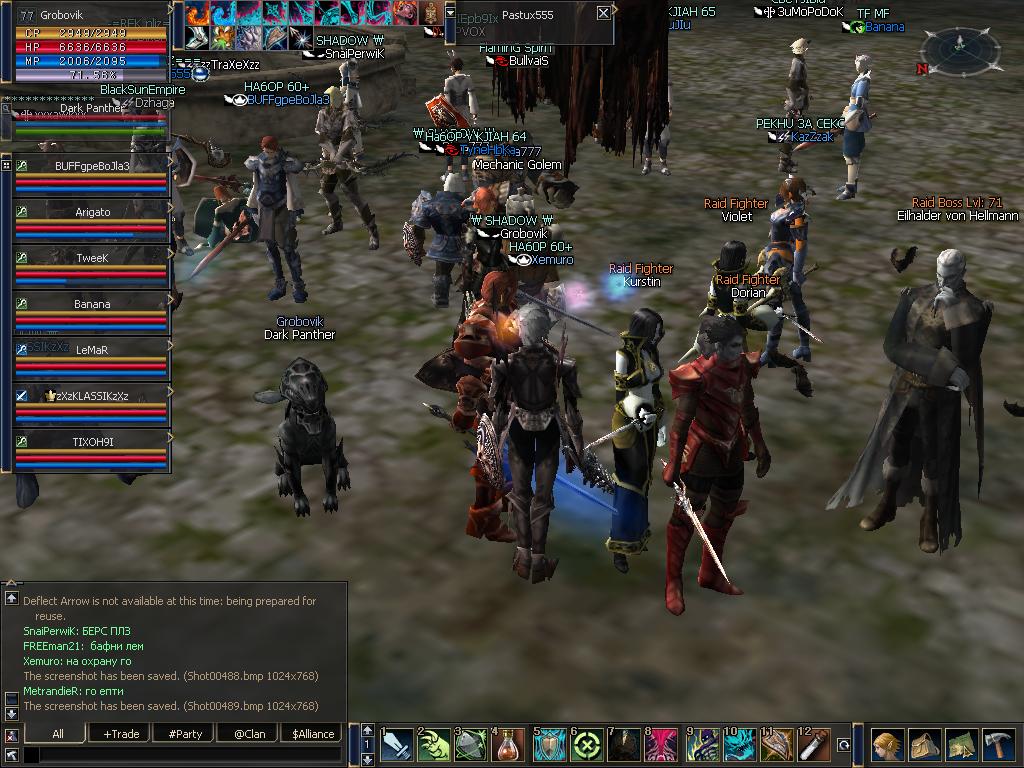1024x768 pixels.
Task: Open the #Party chat tab
Action: (185, 734)
